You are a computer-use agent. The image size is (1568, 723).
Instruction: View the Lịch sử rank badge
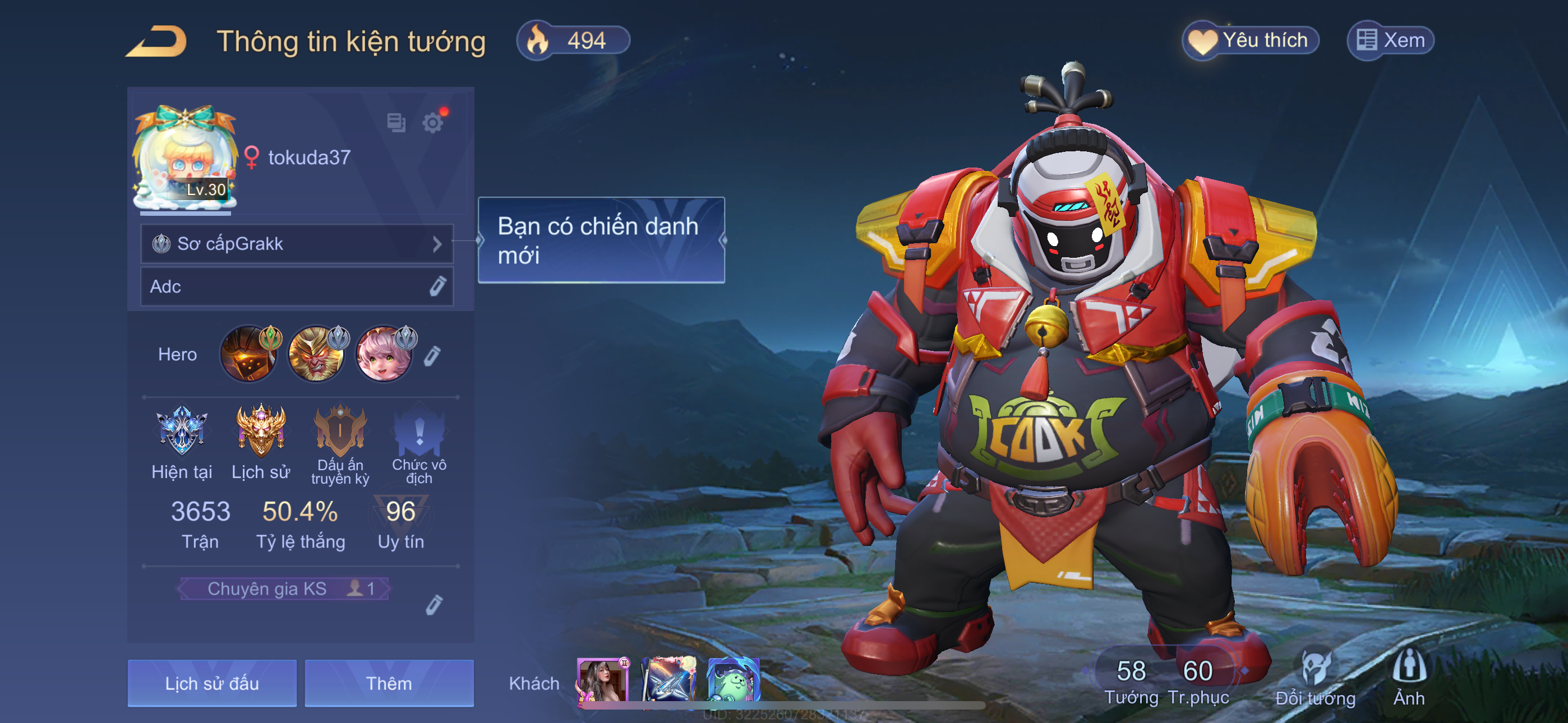(x=261, y=431)
